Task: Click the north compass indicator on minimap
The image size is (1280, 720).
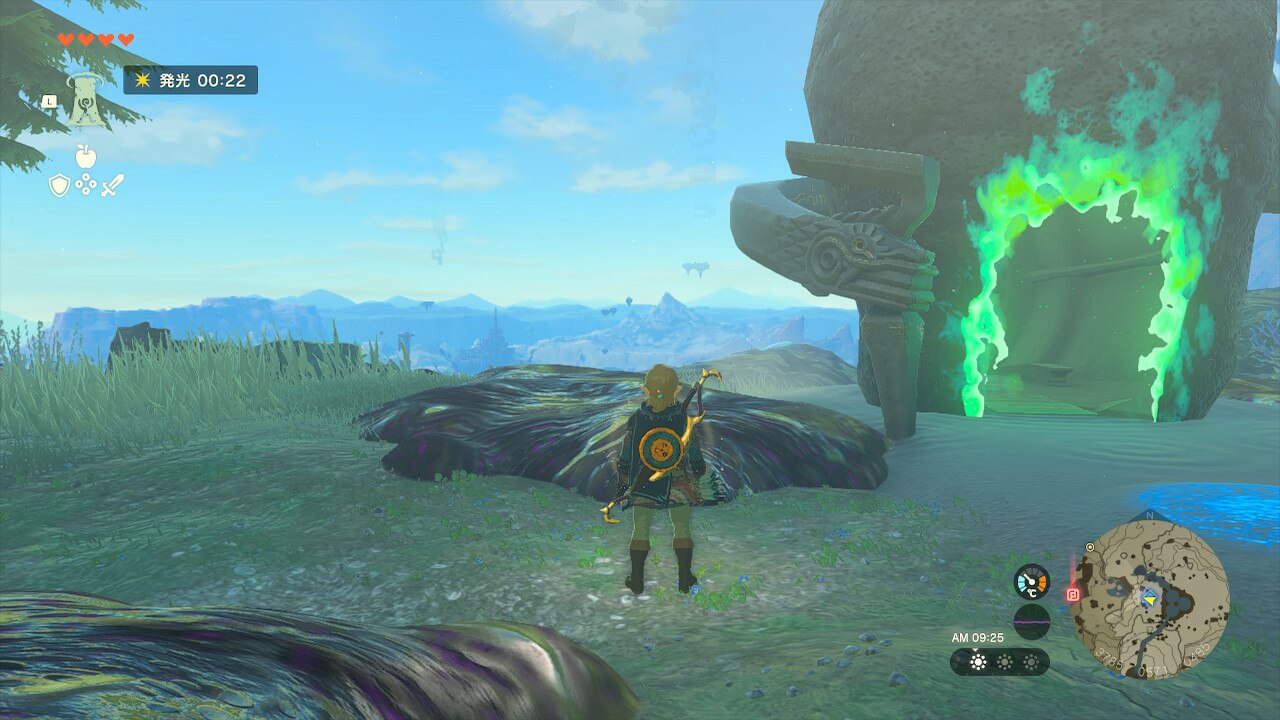Action: [x=1149, y=516]
